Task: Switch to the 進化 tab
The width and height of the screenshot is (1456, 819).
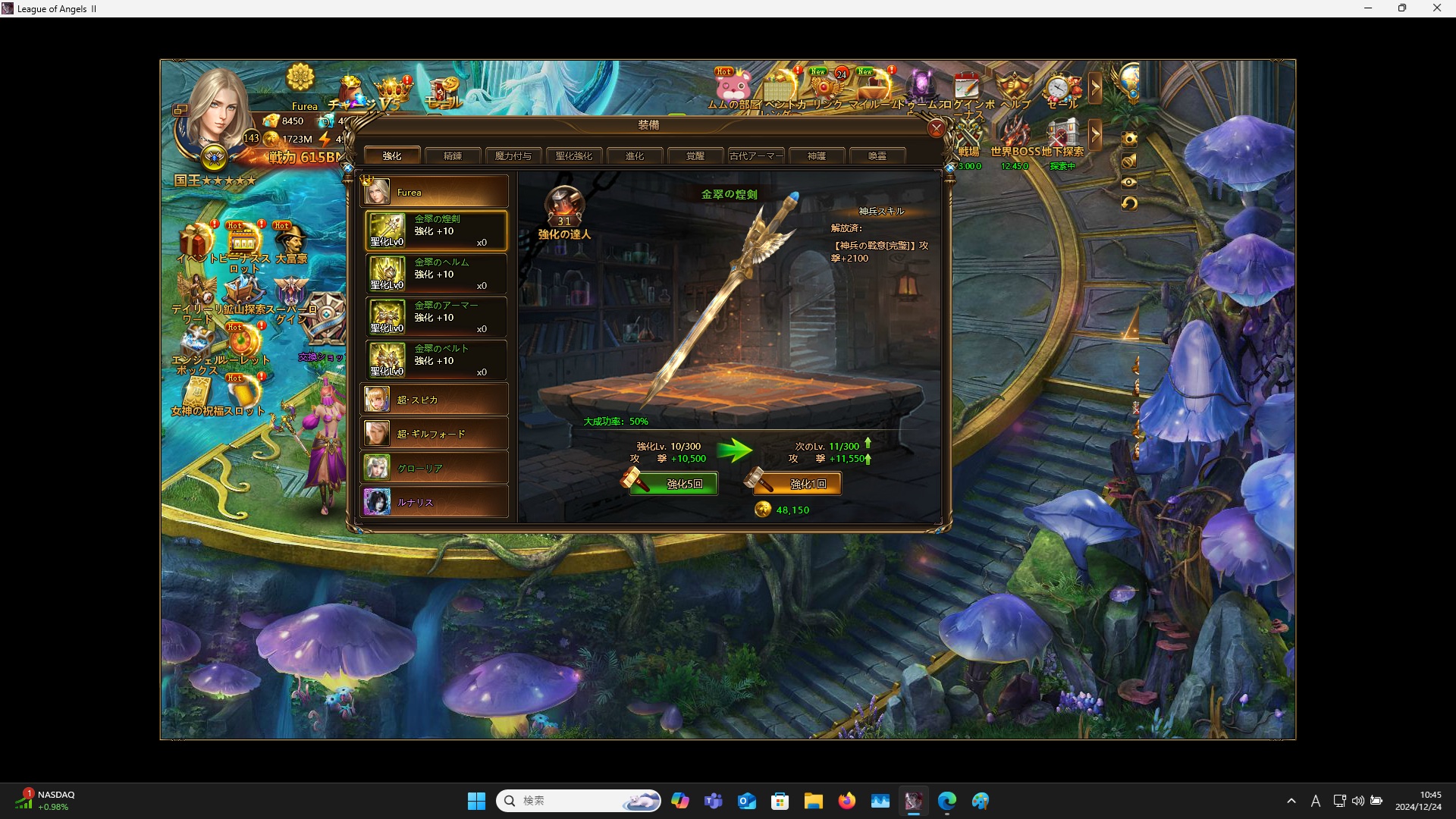Action: click(635, 155)
